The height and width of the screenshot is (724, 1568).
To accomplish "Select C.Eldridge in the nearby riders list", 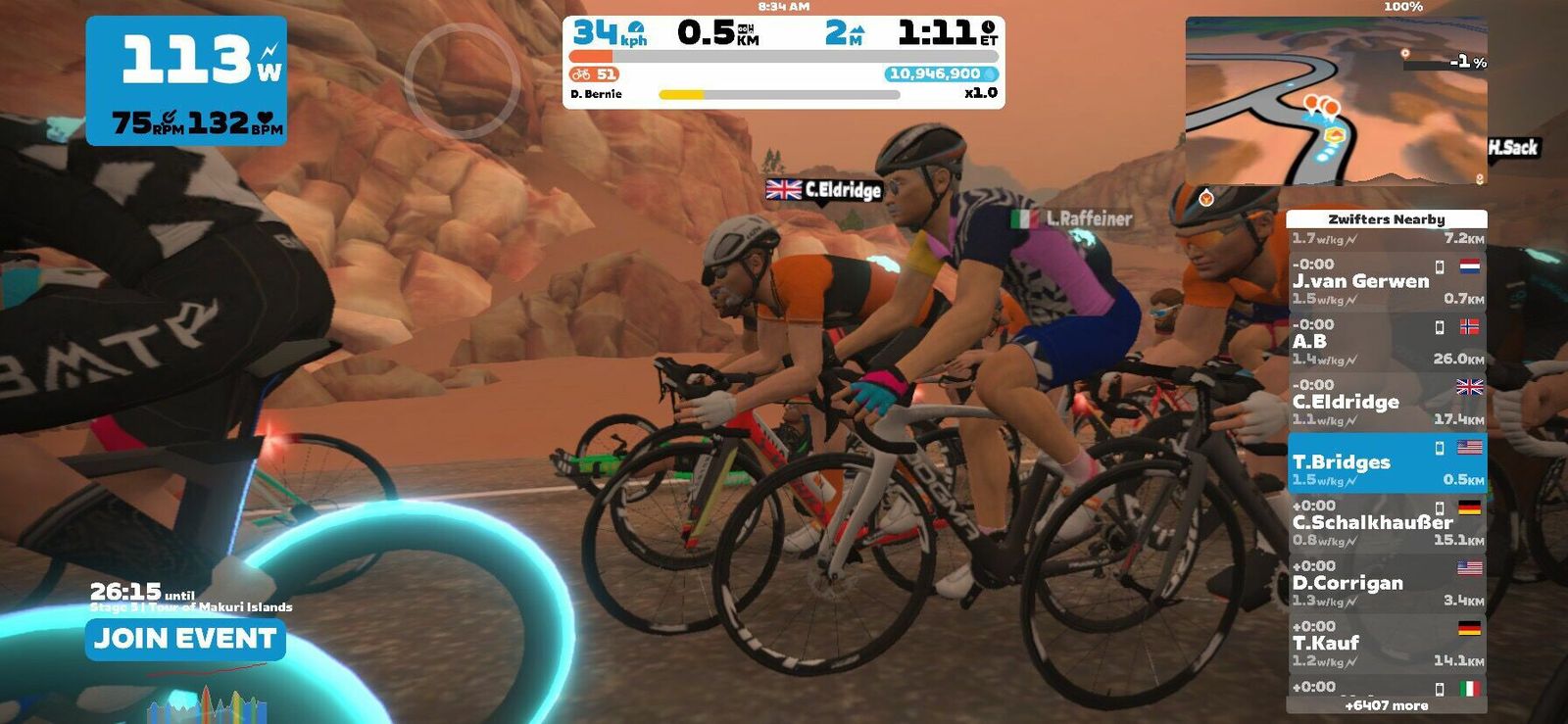I will coord(1386,402).
